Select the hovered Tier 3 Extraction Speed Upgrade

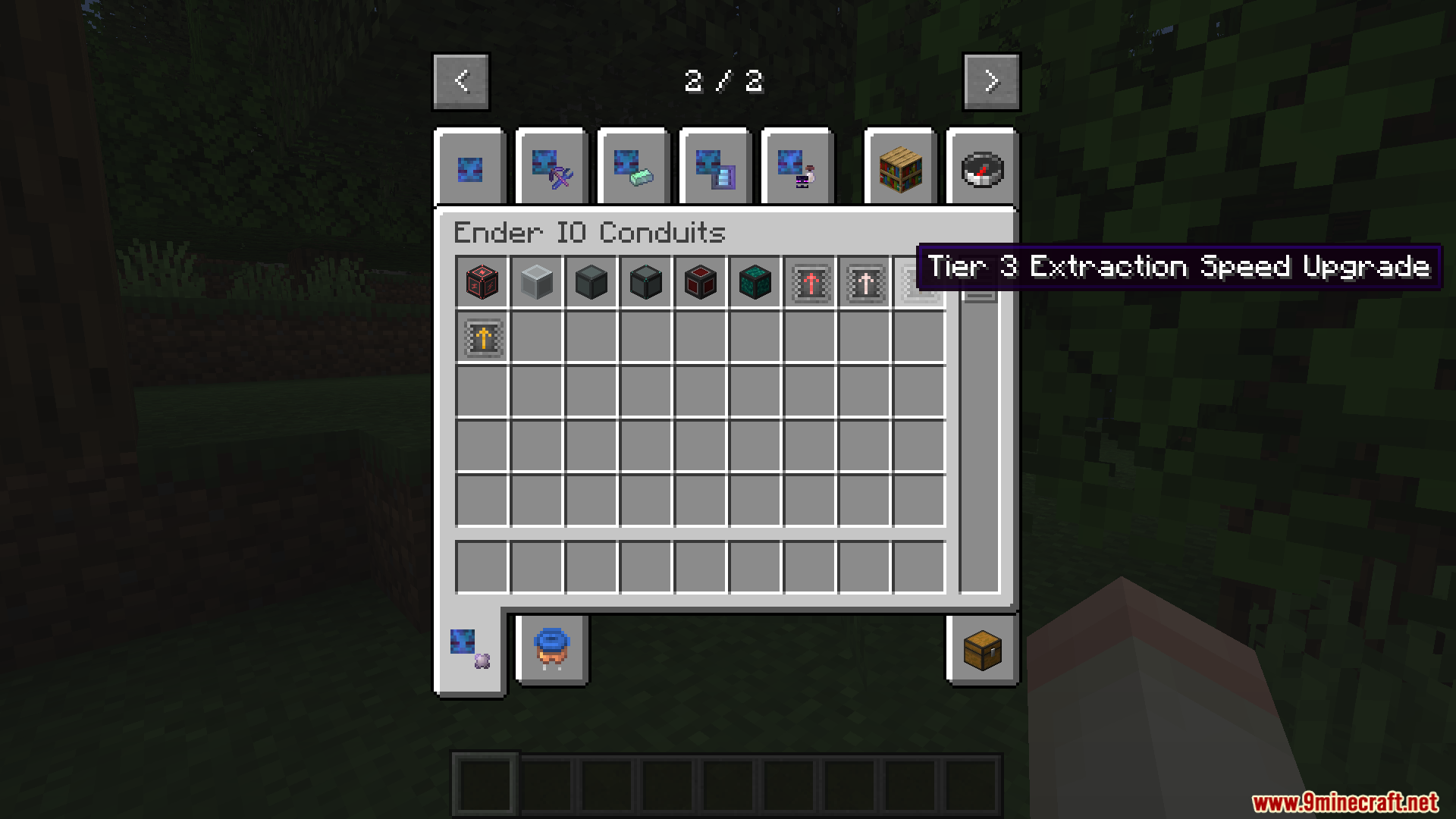click(918, 282)
